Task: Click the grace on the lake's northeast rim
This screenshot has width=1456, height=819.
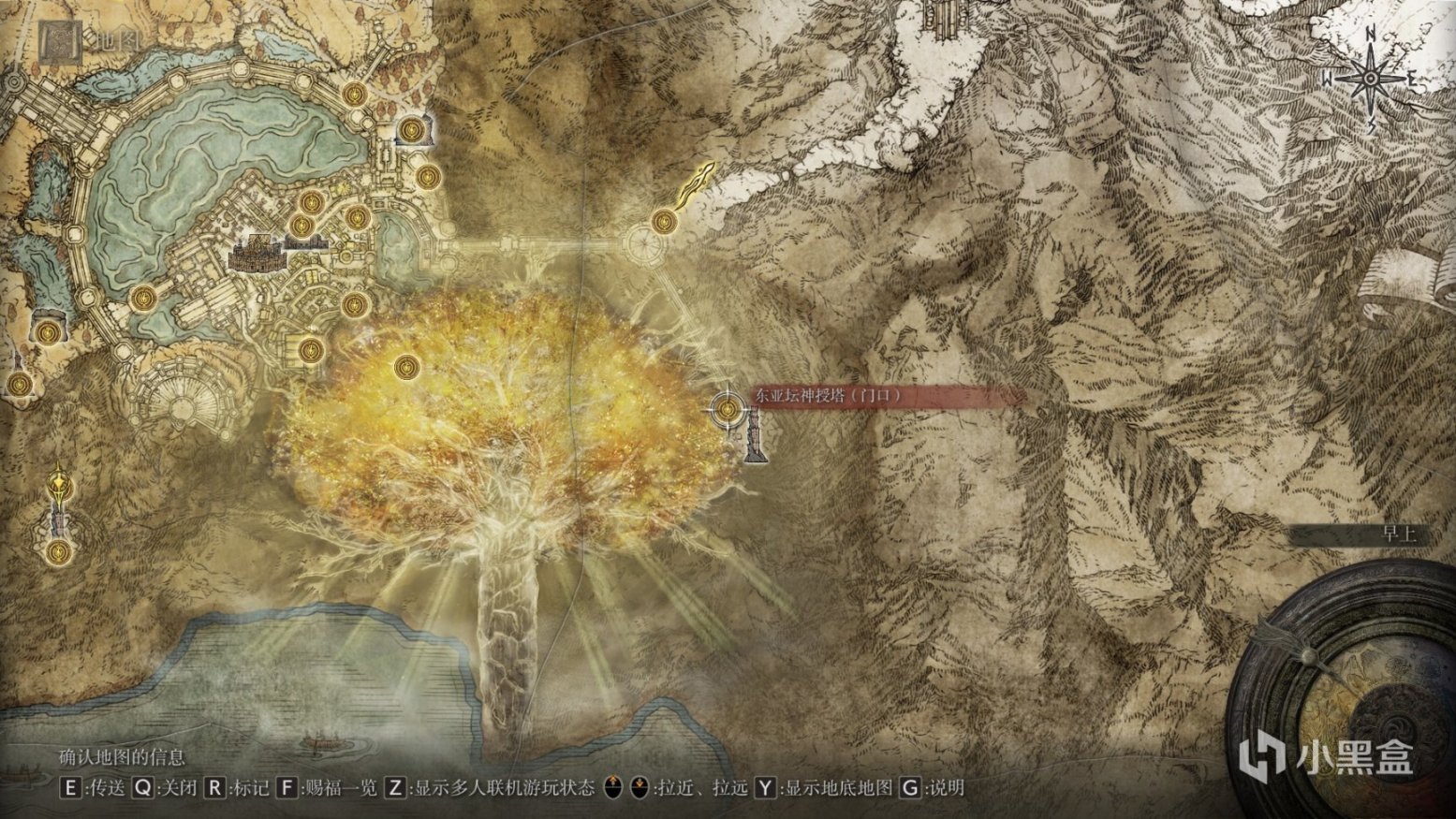Action: pos(354,93)
